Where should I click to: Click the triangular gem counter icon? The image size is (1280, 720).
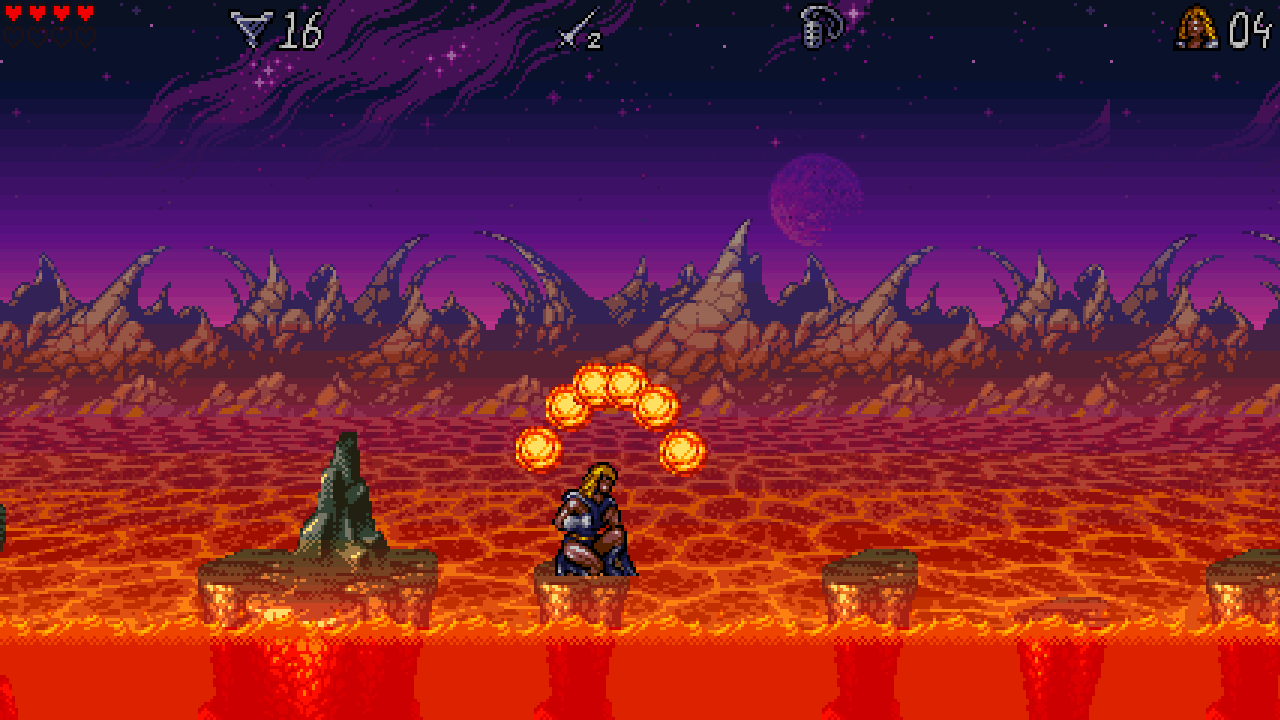(250, 29)
